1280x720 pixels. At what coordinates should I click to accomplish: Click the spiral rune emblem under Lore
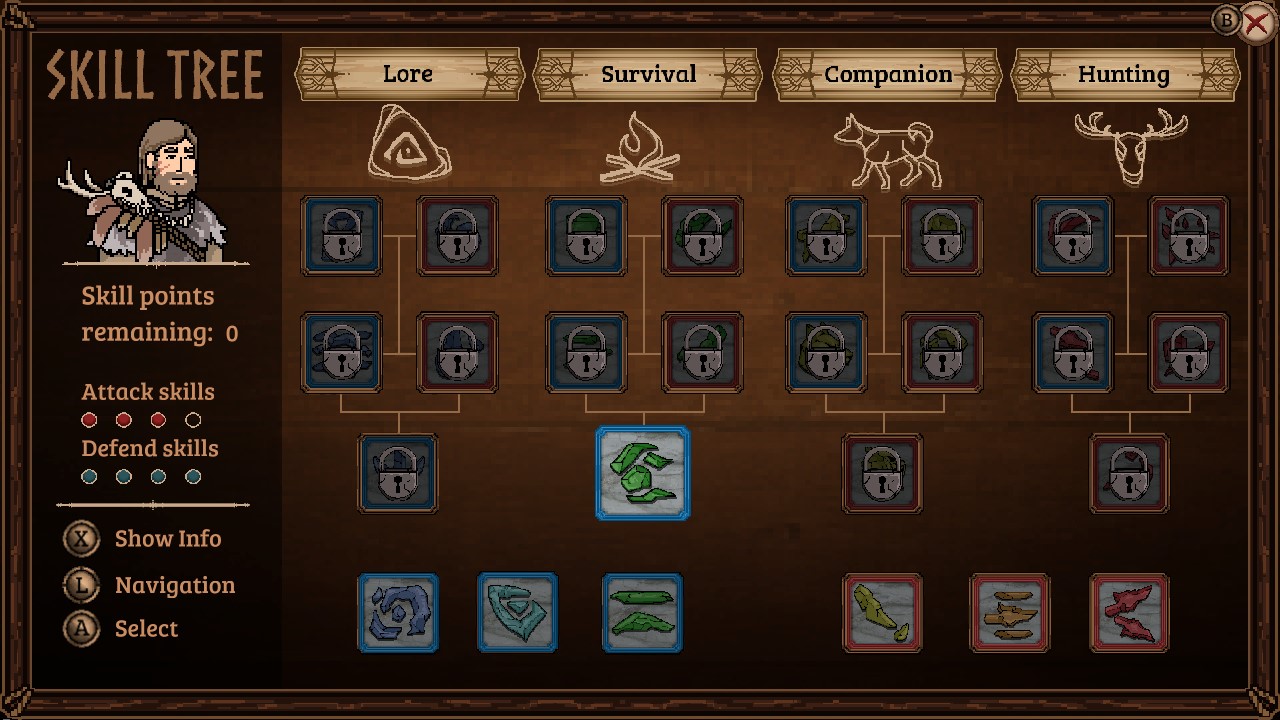click(408, 145)
